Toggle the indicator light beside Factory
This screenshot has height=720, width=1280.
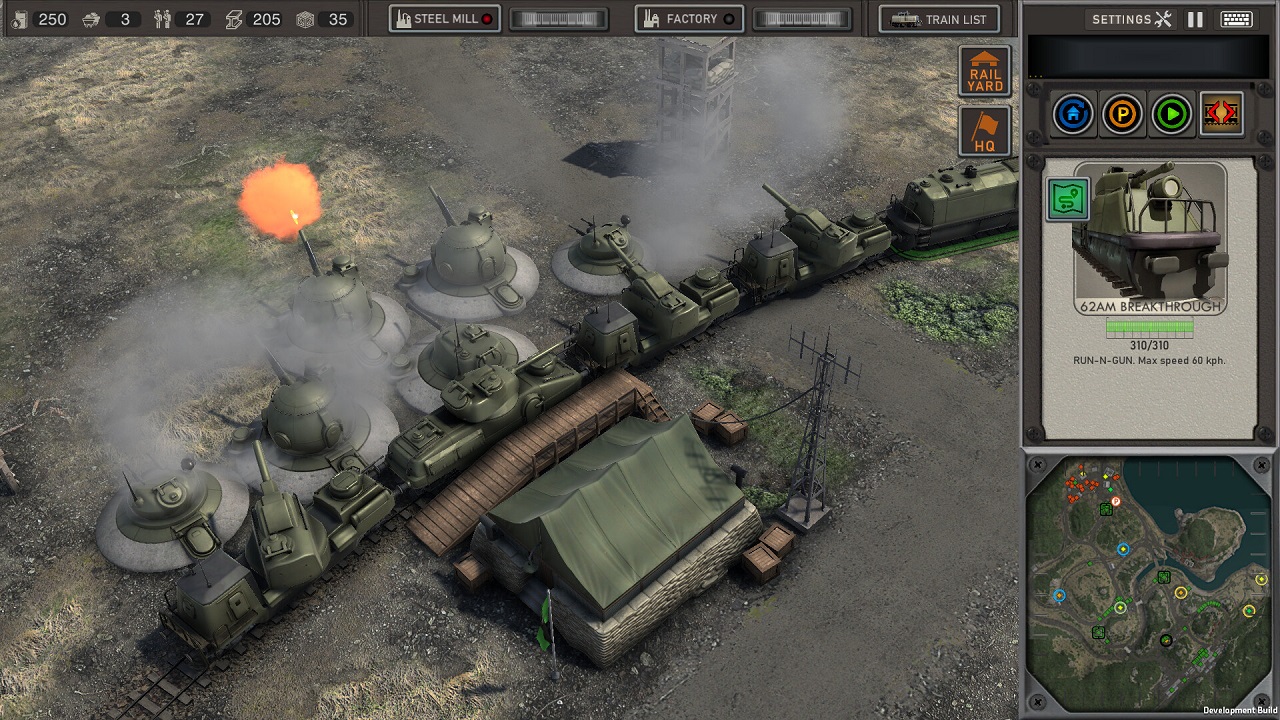[728, 17]
